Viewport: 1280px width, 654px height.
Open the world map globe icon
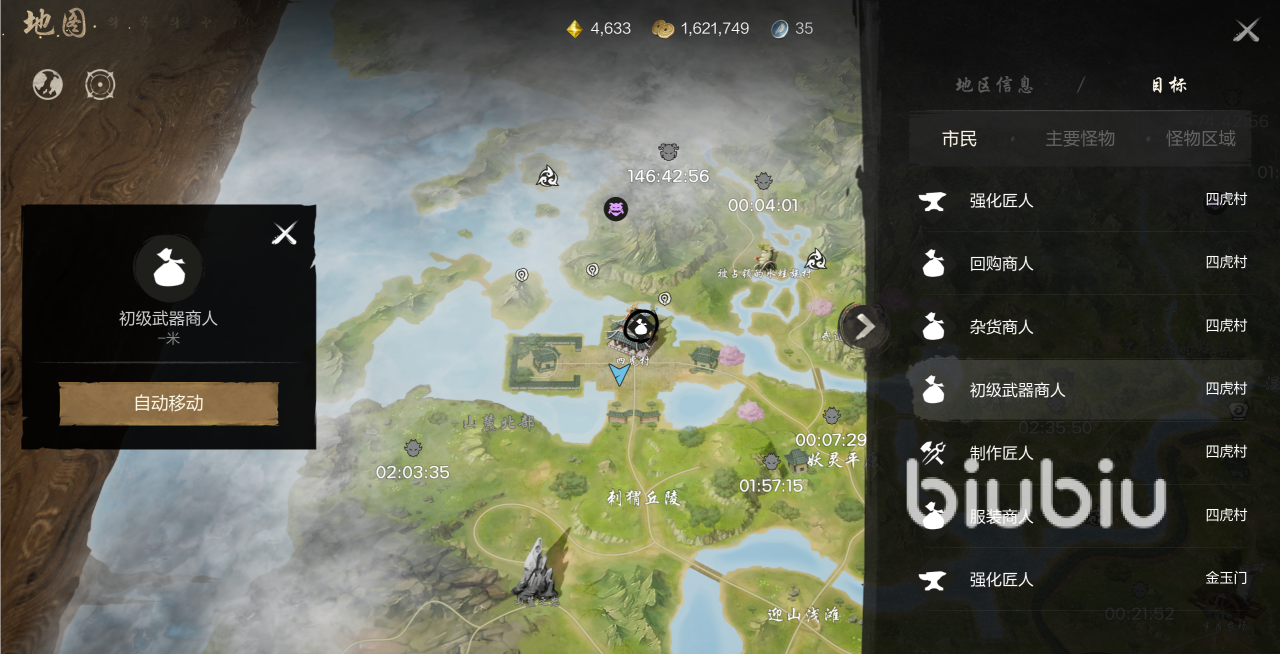click(x=48, y=85)
